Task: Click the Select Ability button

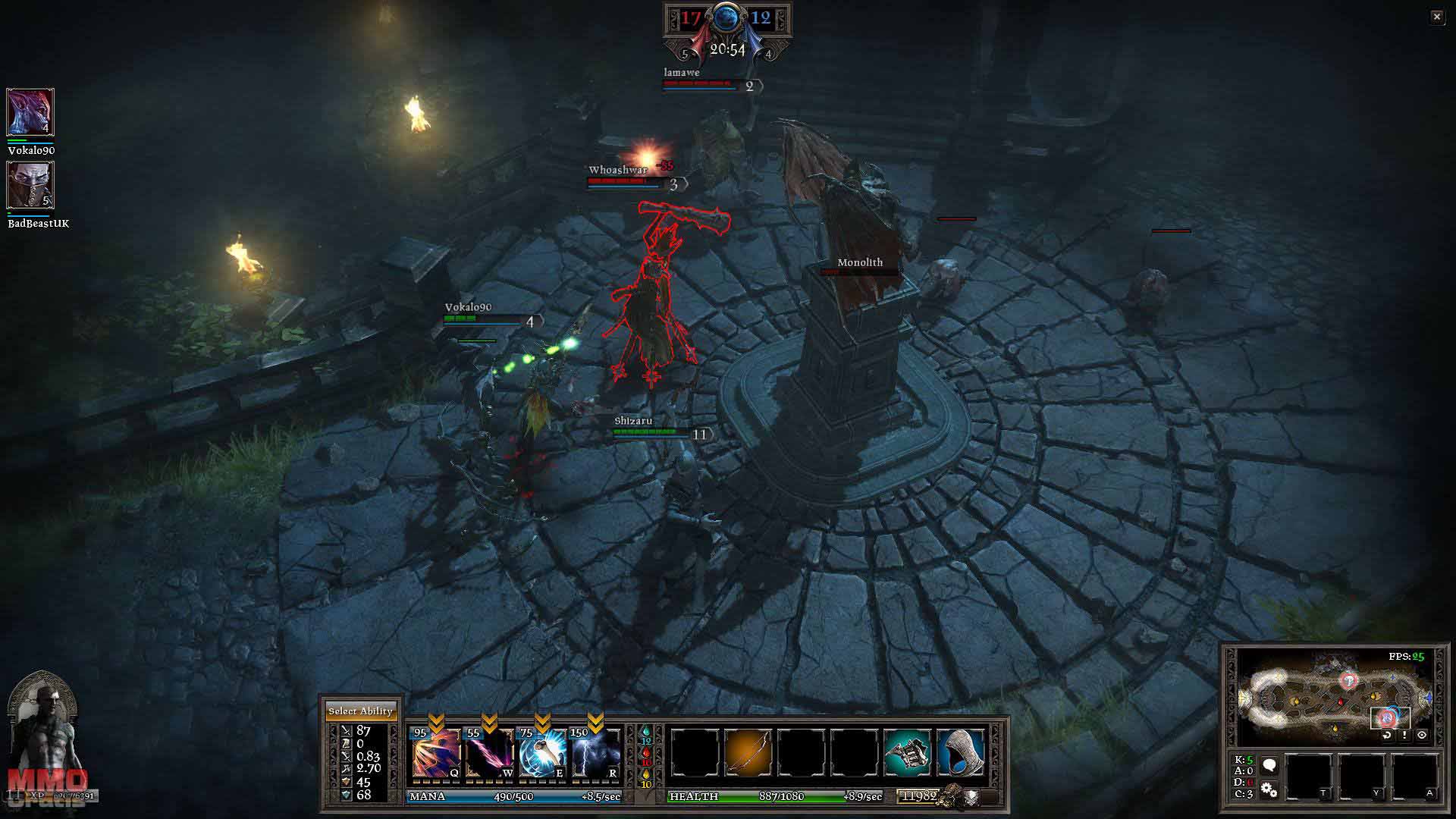Action: point(360,711)
